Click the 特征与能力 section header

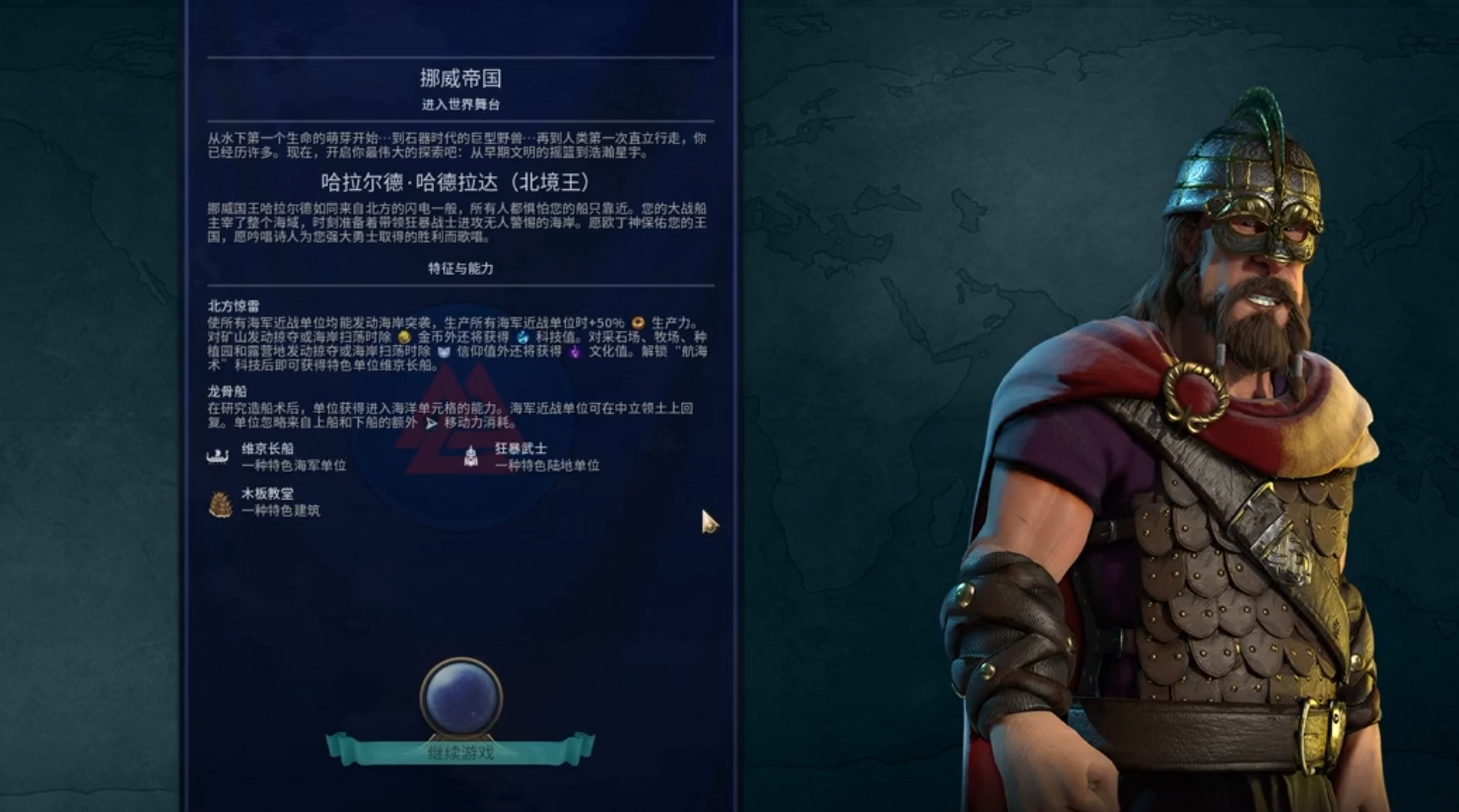pyautogui.click(x=459, y=266)
